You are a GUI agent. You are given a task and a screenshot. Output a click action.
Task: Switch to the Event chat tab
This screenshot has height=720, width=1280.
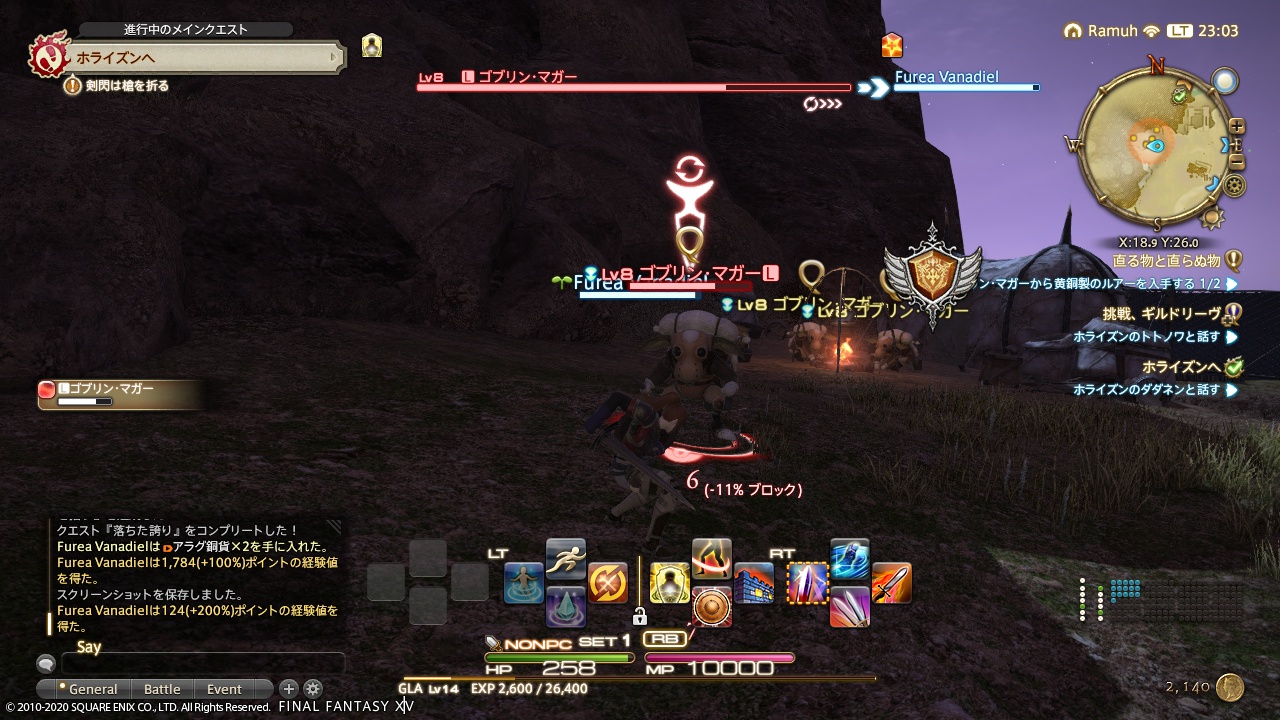tap(224, 689)
